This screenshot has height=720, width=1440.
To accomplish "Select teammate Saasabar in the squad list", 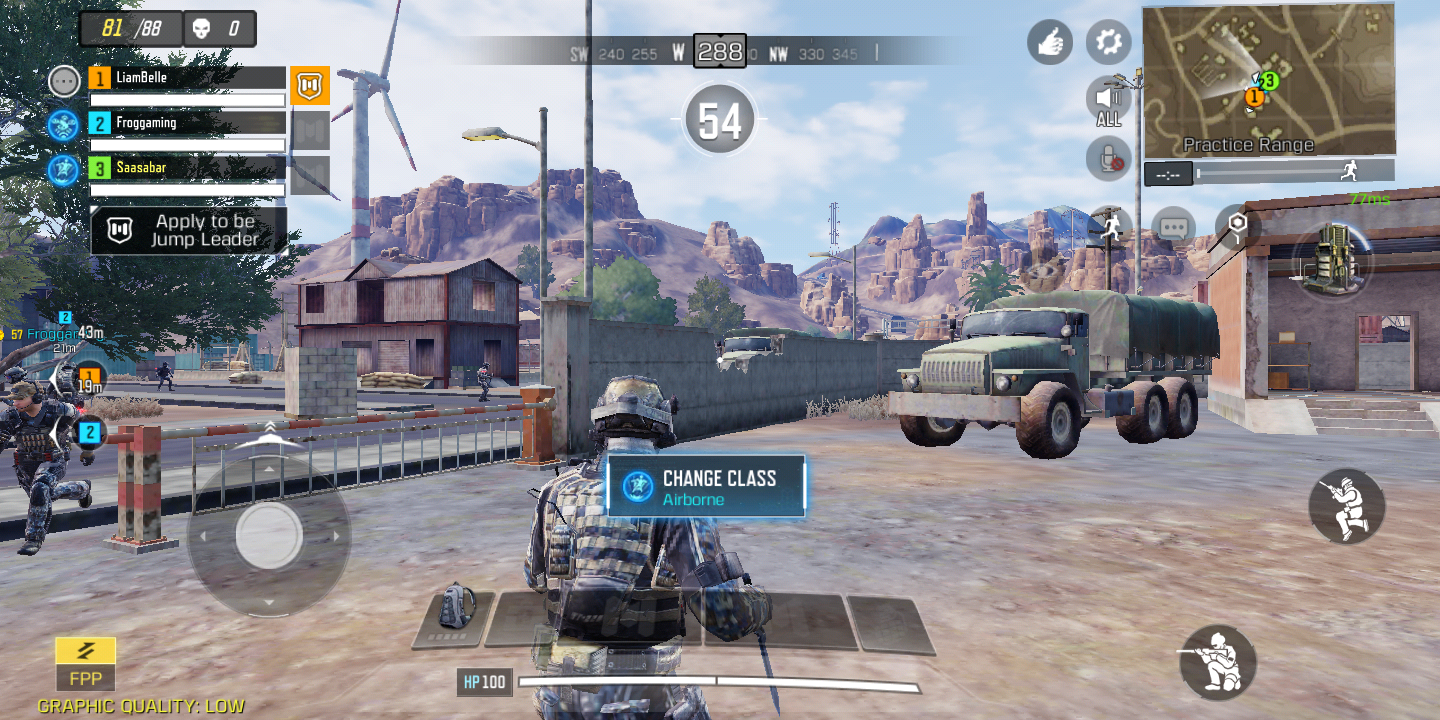I will click(x=187, y=168).
